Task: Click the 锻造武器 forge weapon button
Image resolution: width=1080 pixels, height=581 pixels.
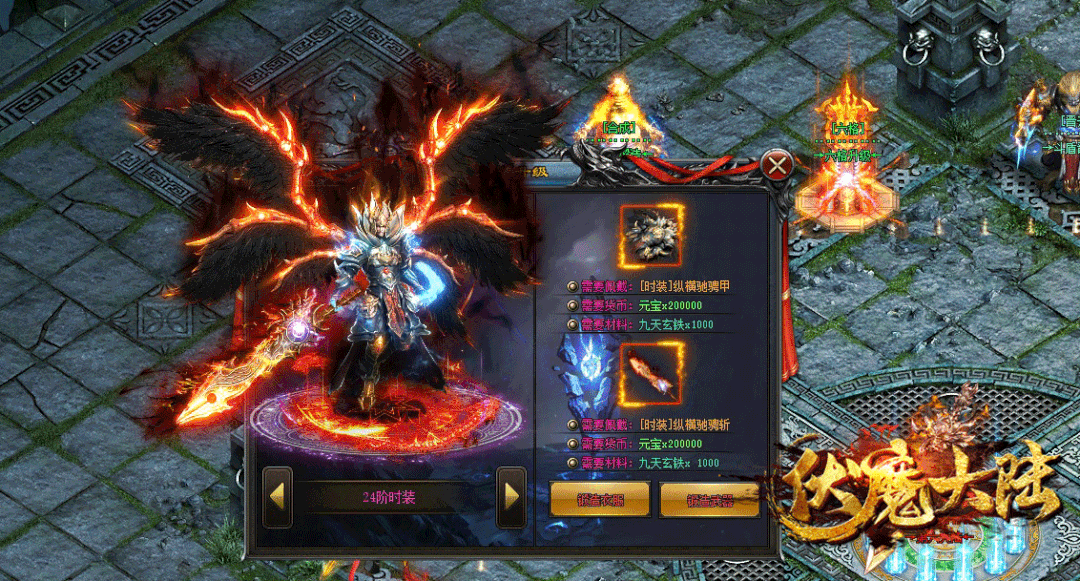Action: coord(709,500)
